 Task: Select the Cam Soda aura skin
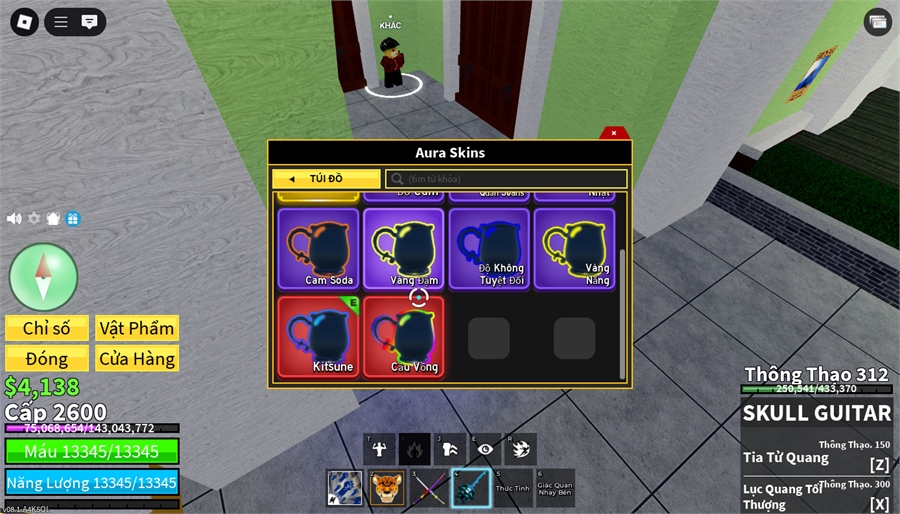pos(318,249)
